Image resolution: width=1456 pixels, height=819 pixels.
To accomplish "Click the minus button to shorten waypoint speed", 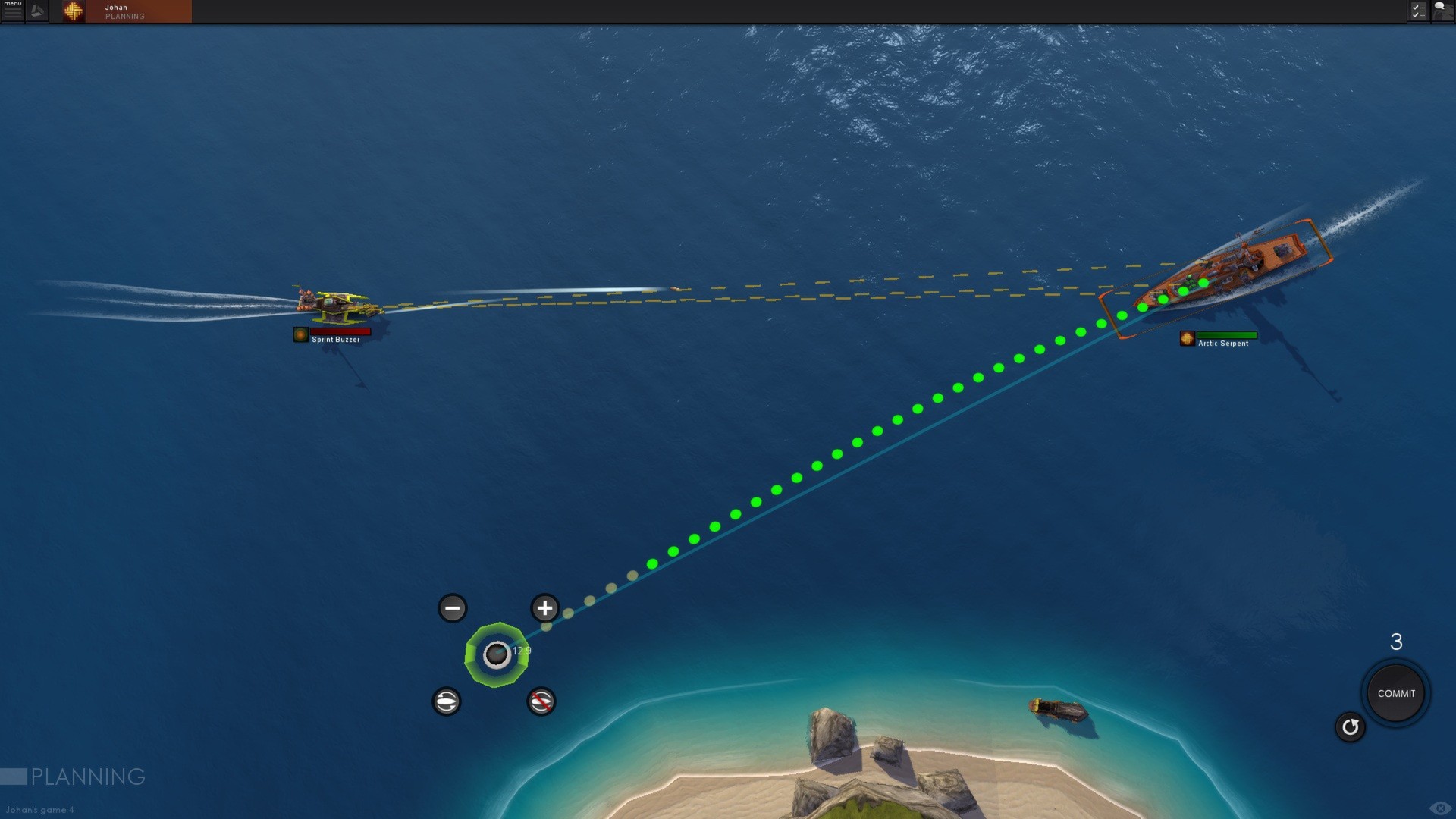I will tap(452, 607).
